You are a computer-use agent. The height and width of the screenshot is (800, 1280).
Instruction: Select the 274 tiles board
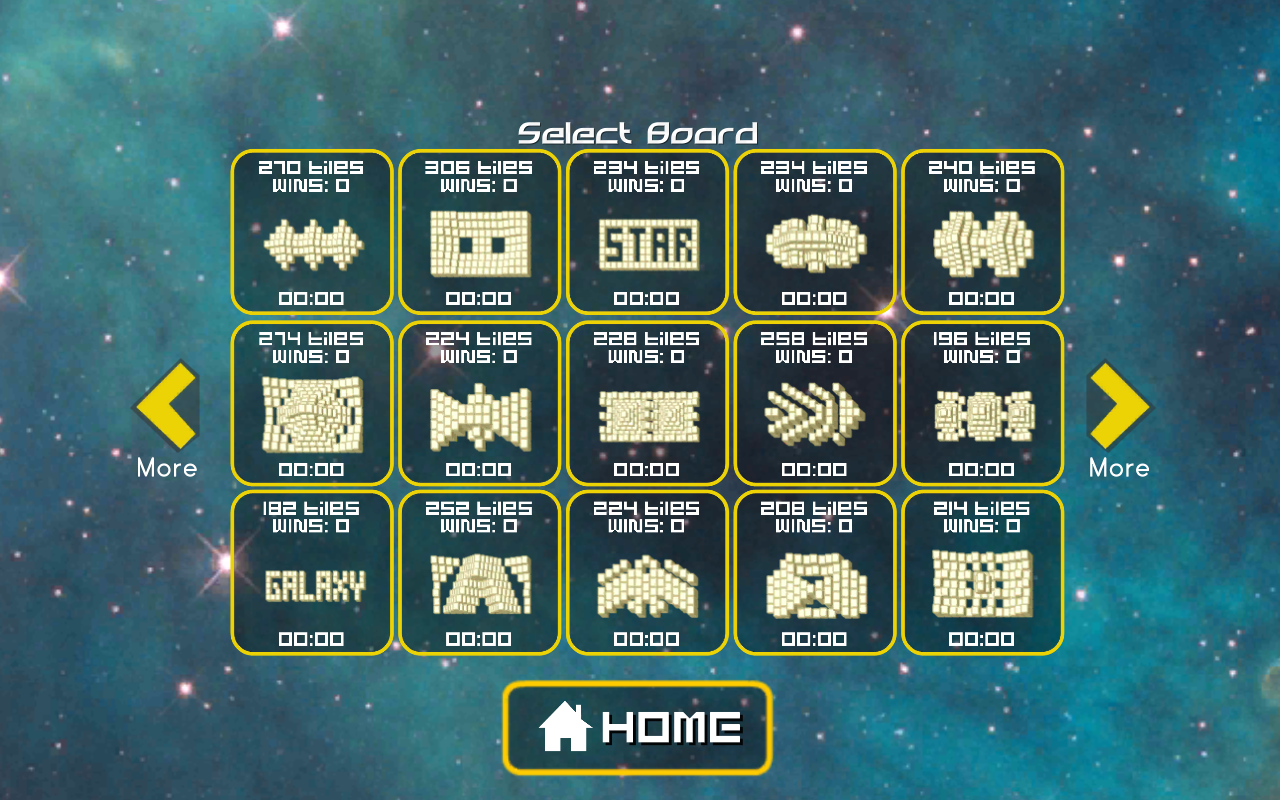(x=311, y=405)
